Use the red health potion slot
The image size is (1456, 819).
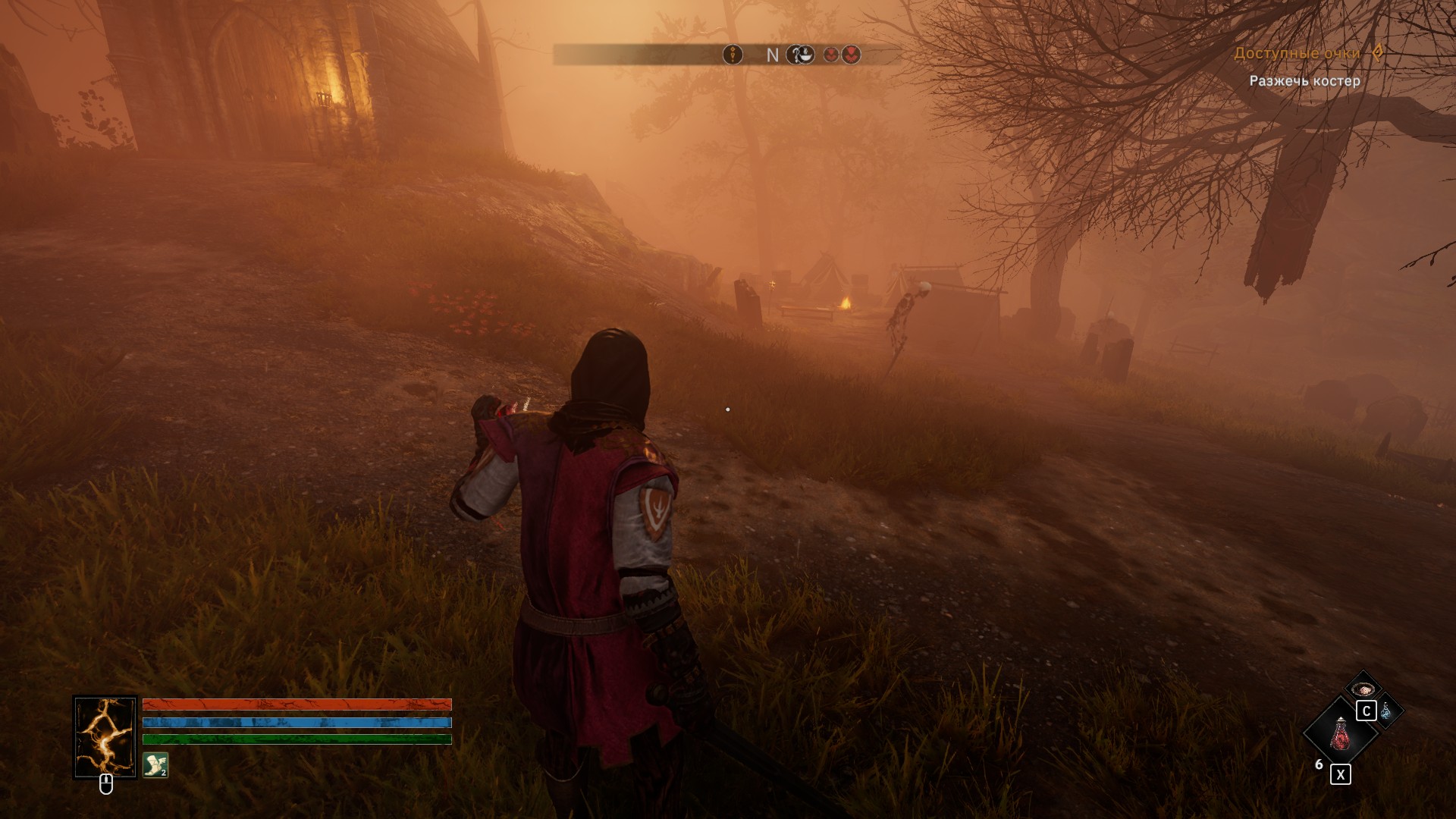pyautogui.click(x=1340, y=733)
